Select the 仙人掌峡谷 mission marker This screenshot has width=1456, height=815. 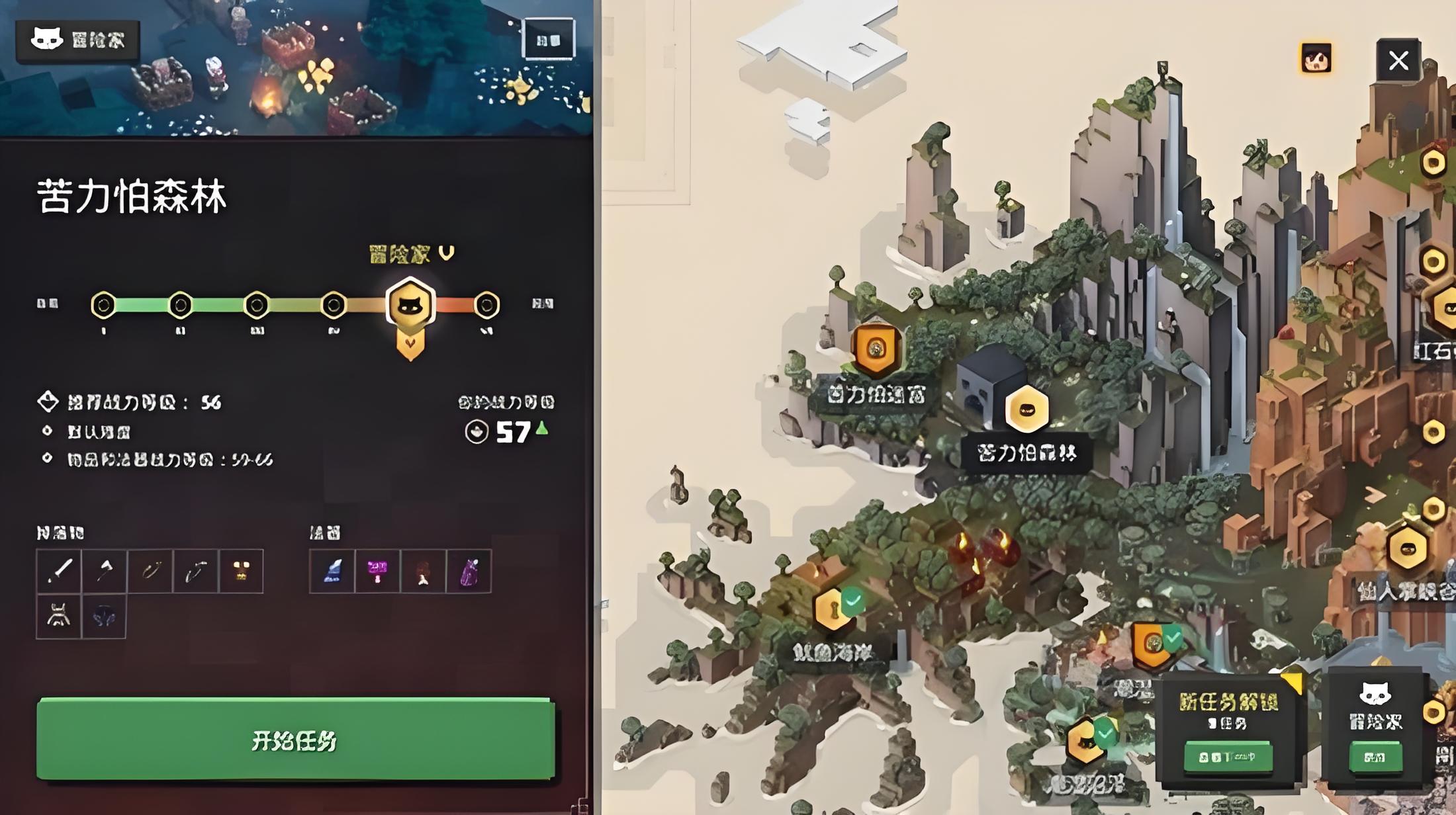point(1407,548)
